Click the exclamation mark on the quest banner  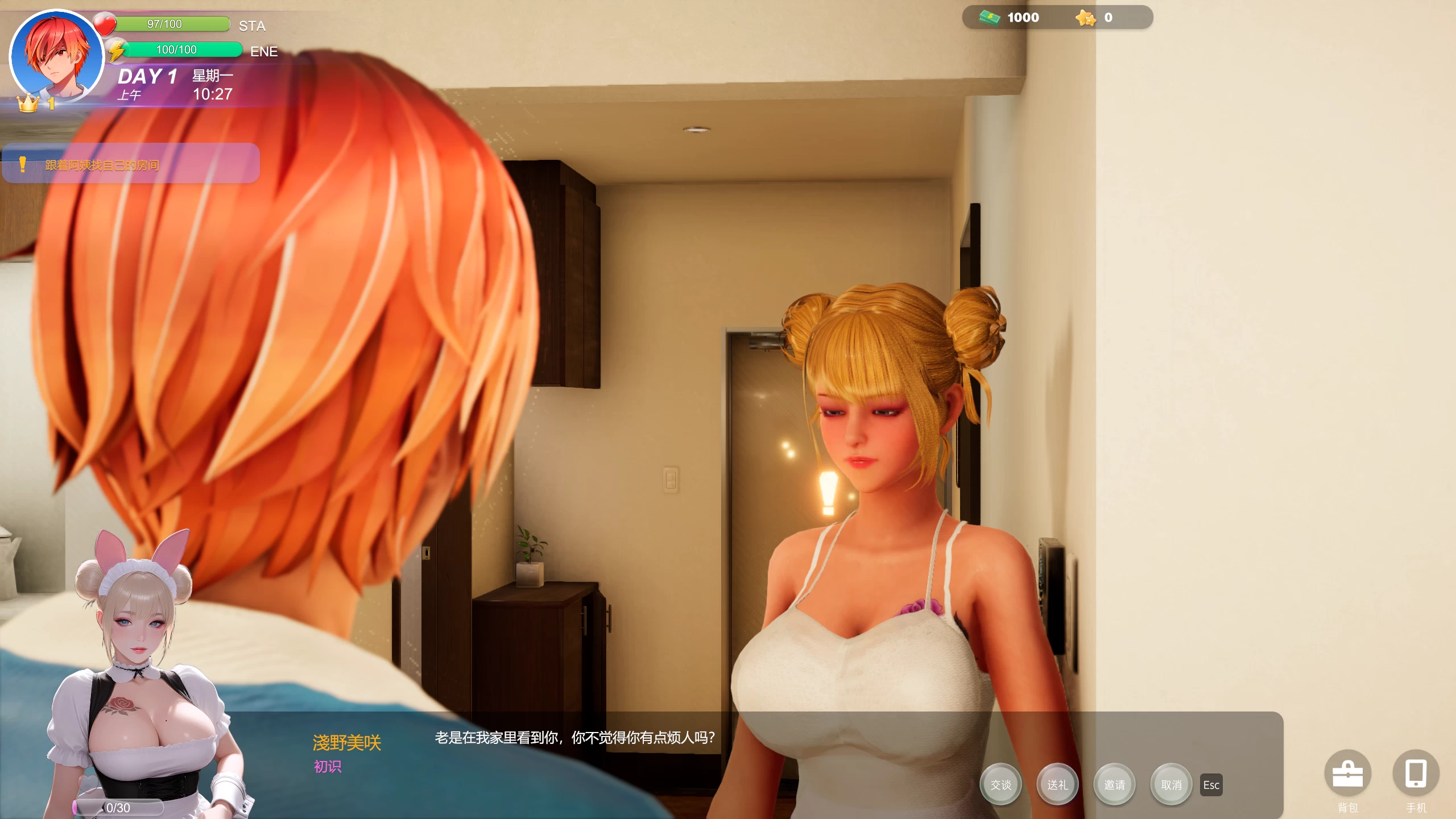[22, 165]
